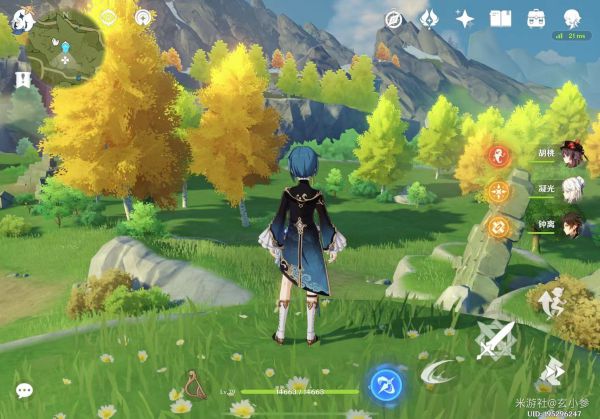Screen dimensions: 600x419
Task: Use the bow gadget icon near level bar
Action: tap(195, 383)
